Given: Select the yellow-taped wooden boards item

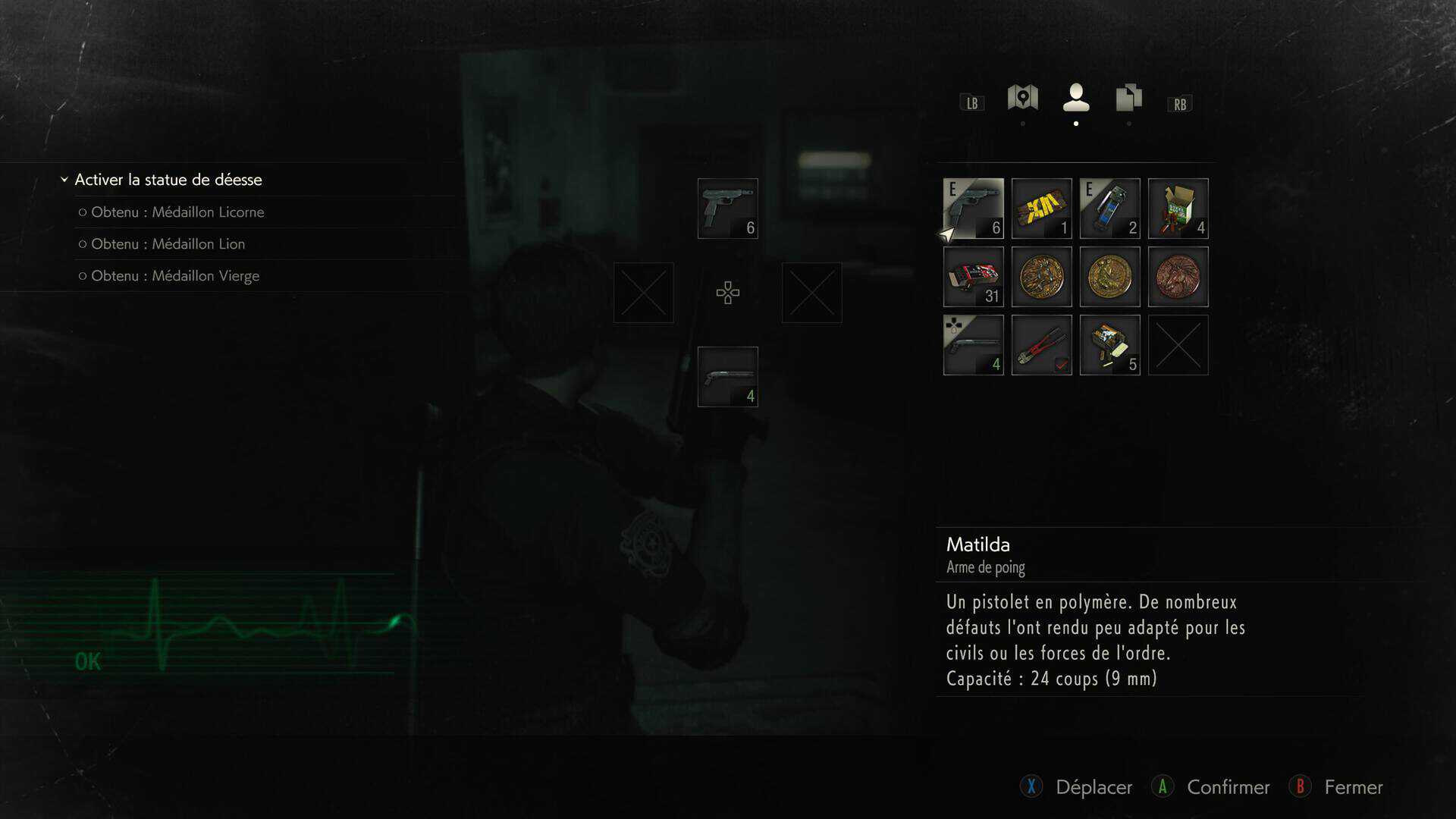Looking at the screenshot, I should tap(1041, 209).
